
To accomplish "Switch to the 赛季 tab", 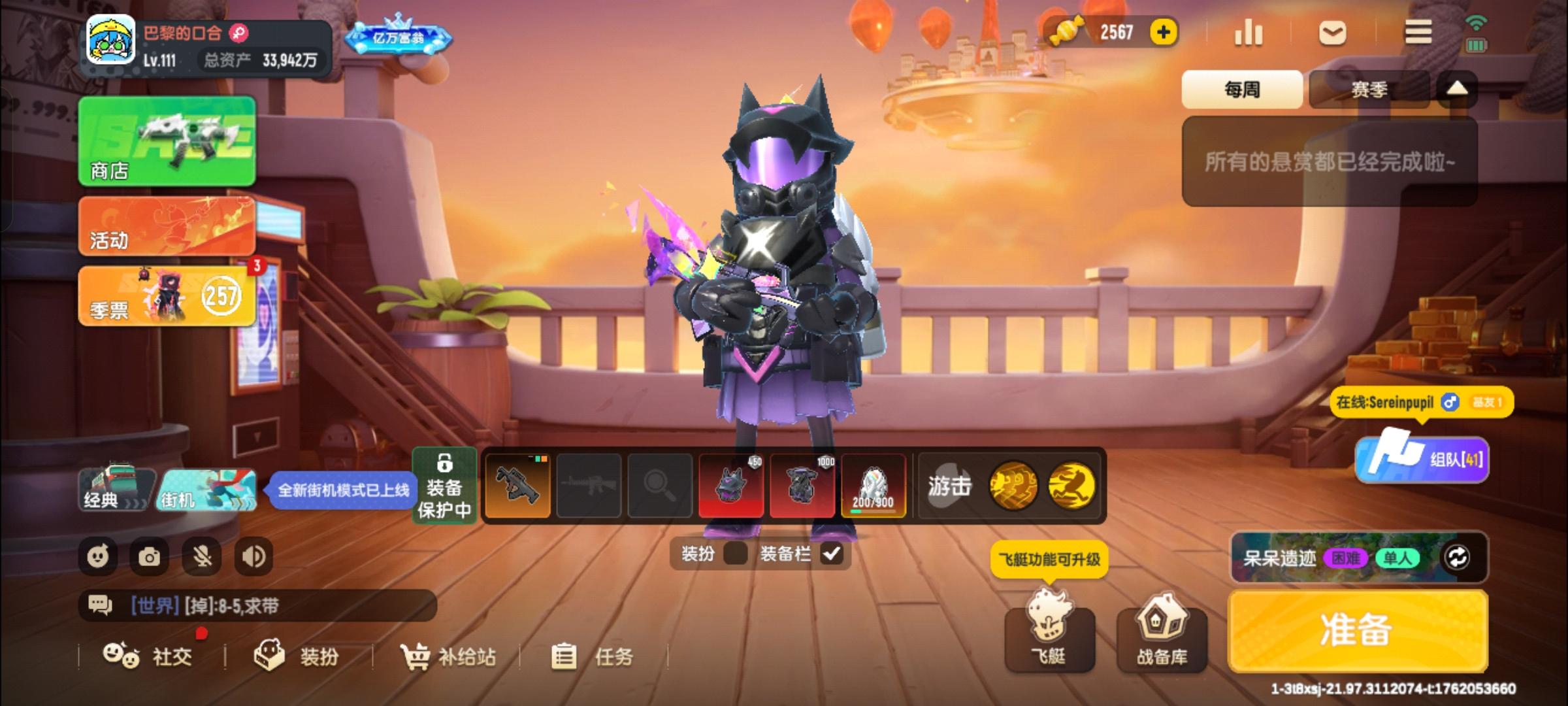I will [1370, 88].
